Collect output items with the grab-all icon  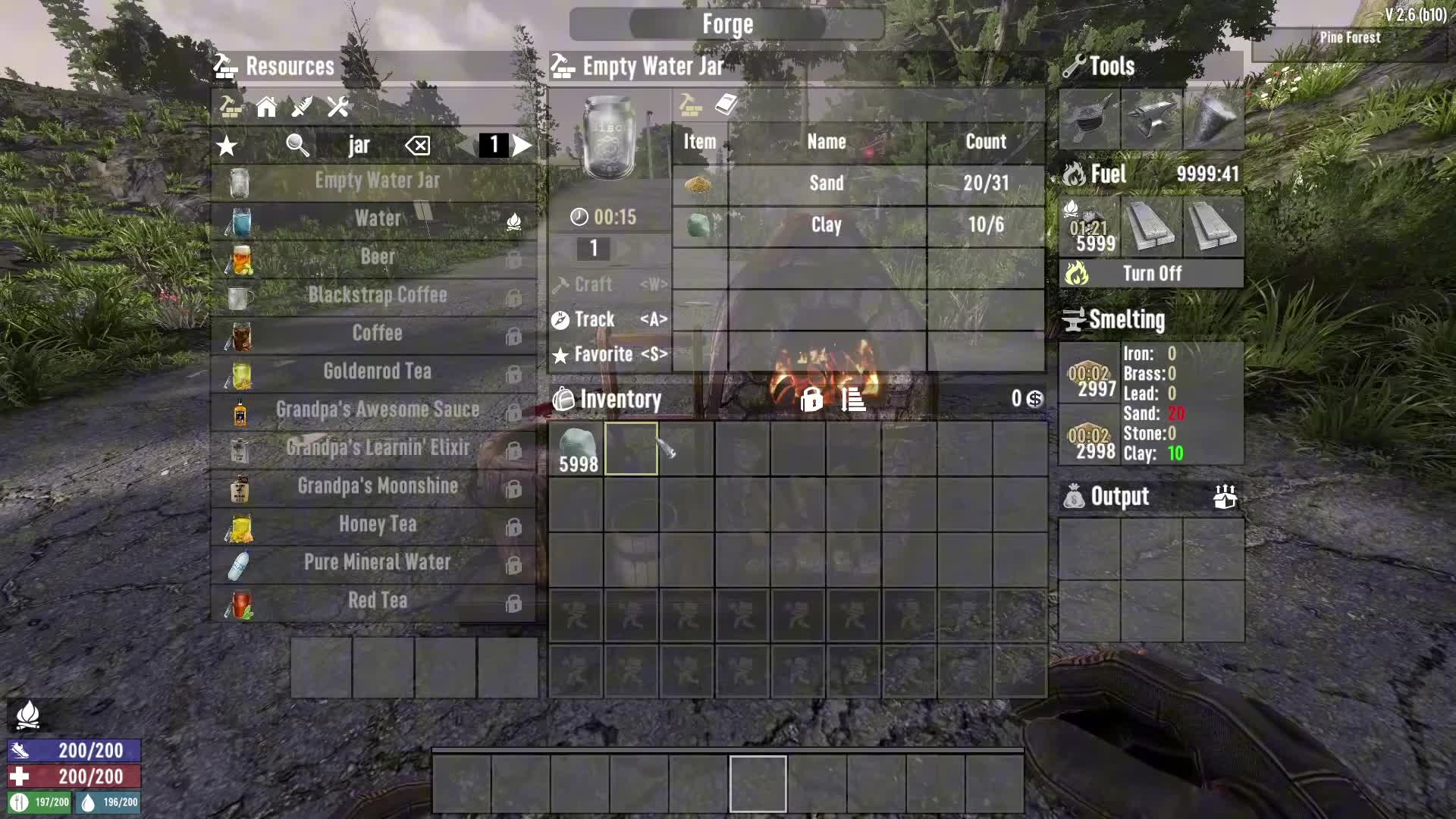point(1225,497)
